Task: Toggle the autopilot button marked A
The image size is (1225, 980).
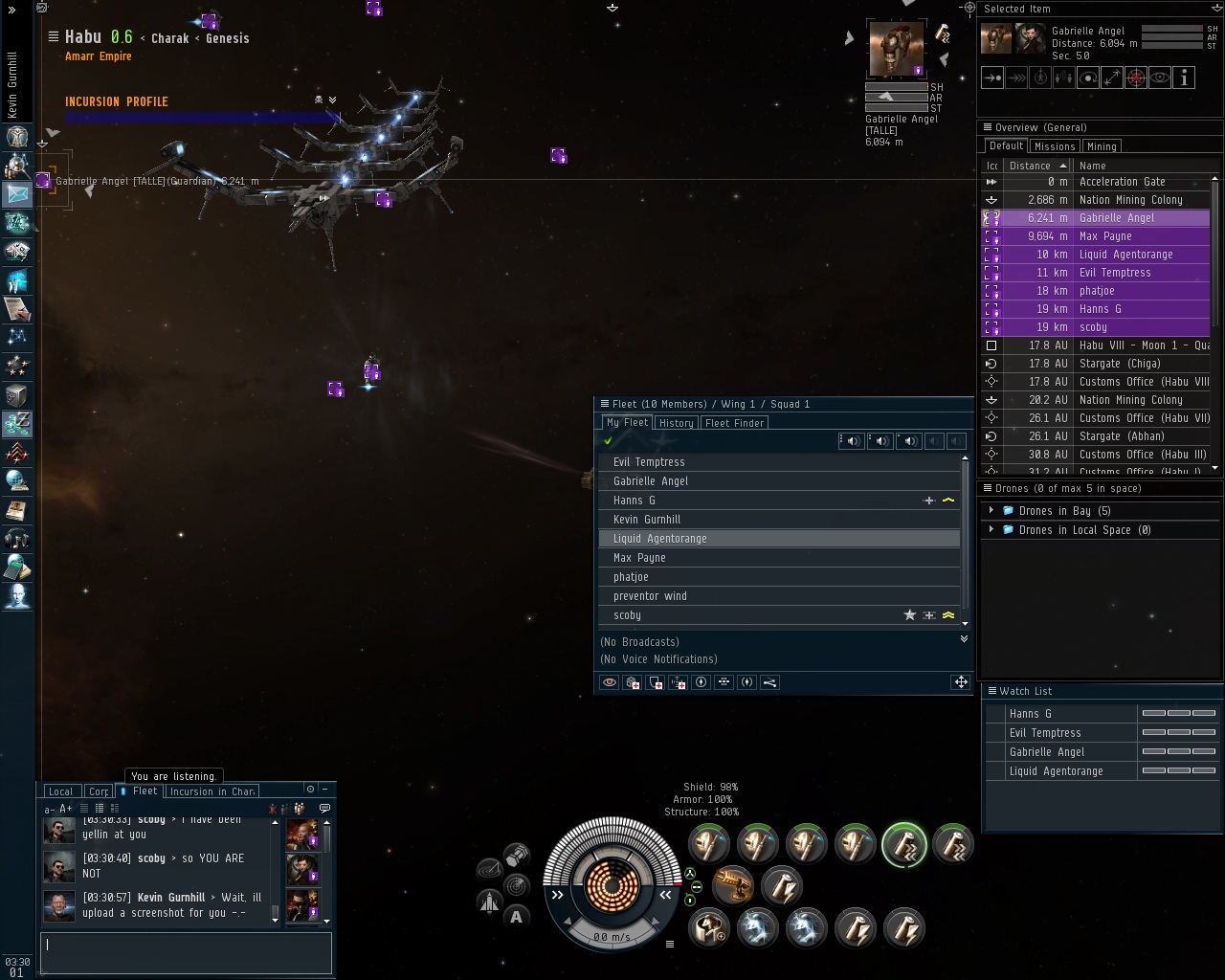Action: pos(517,917)
